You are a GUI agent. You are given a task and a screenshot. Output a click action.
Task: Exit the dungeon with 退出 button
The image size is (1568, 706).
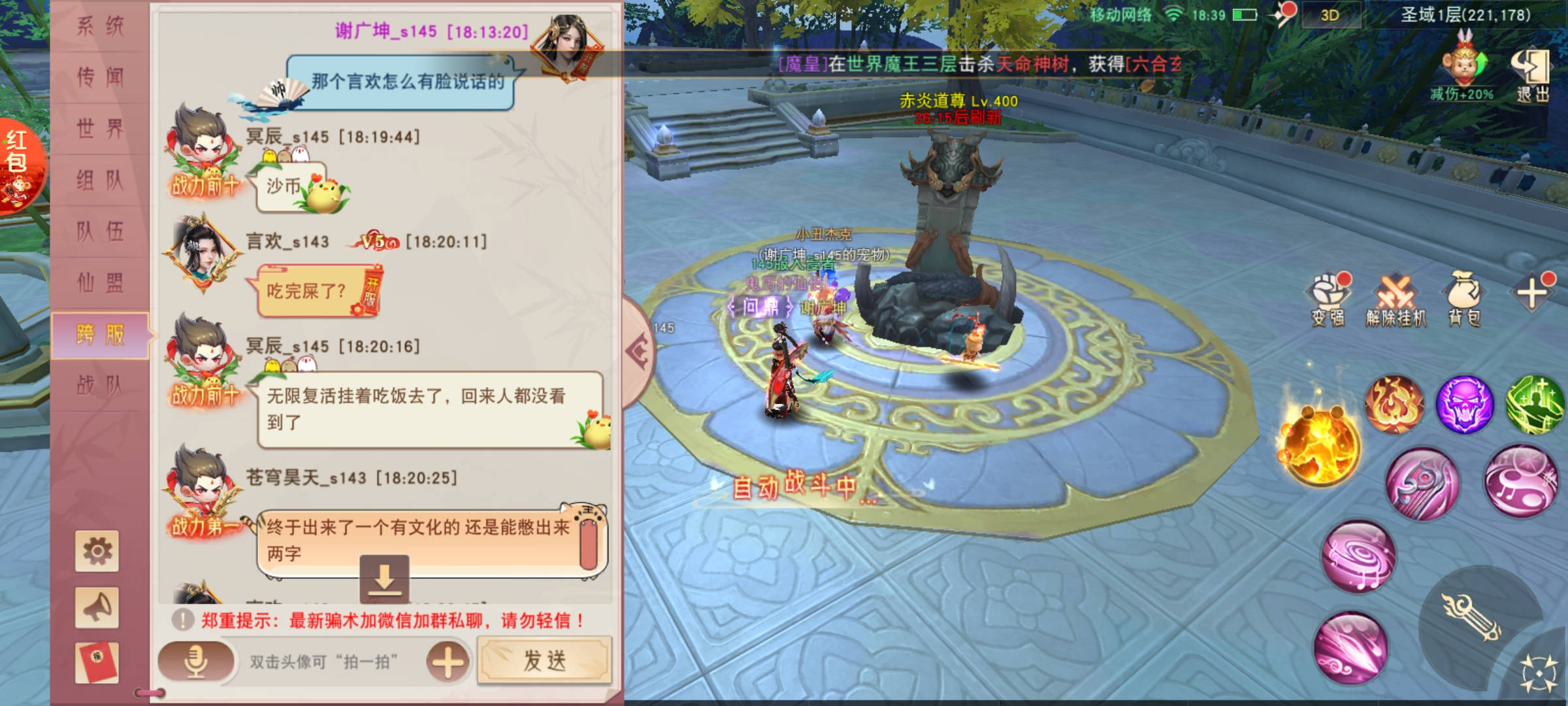click(x=1531, y=75)
